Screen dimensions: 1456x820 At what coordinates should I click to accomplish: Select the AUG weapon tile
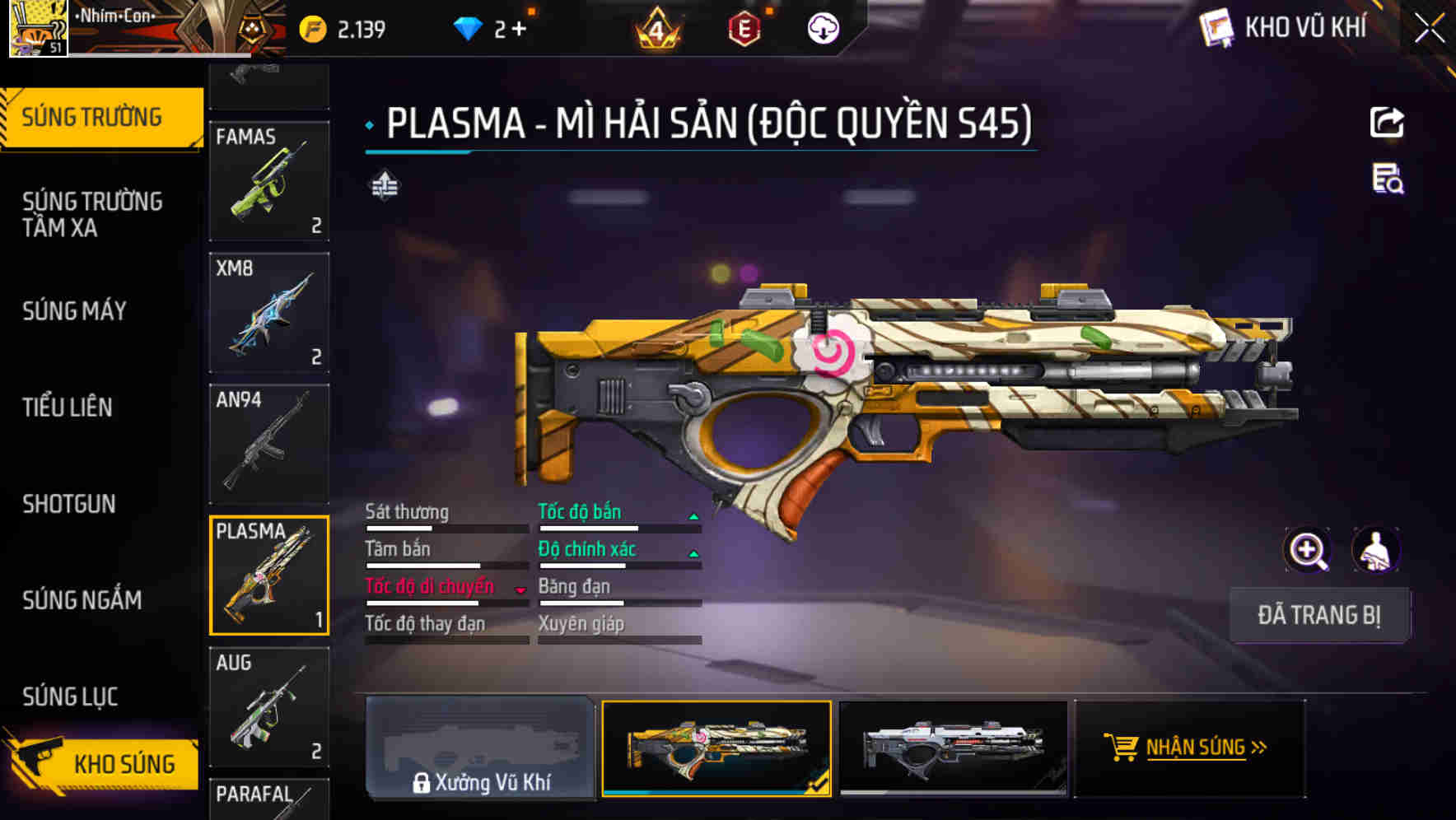(269, 706)
